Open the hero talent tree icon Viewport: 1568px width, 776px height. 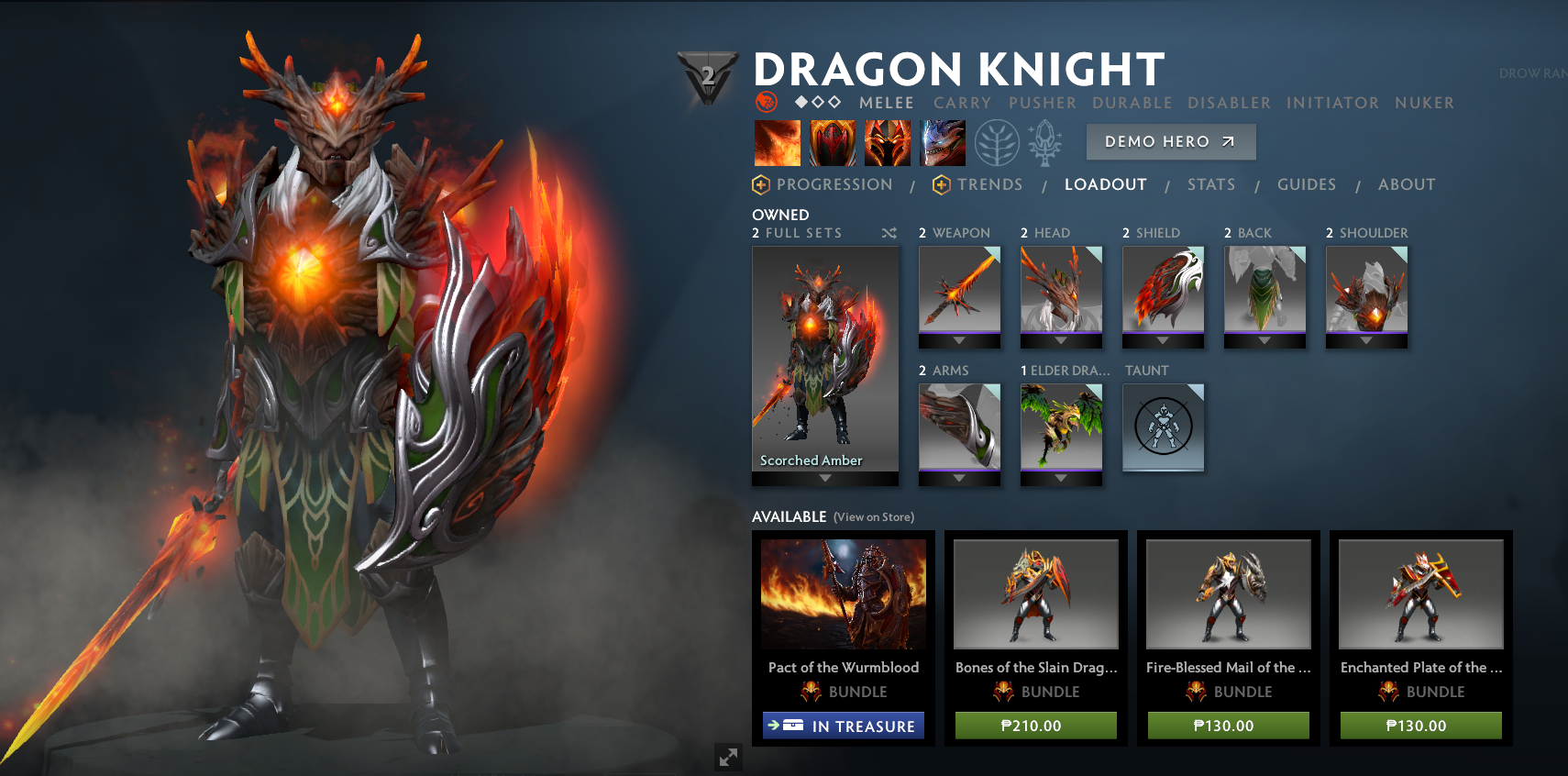(x=997, y=143)
